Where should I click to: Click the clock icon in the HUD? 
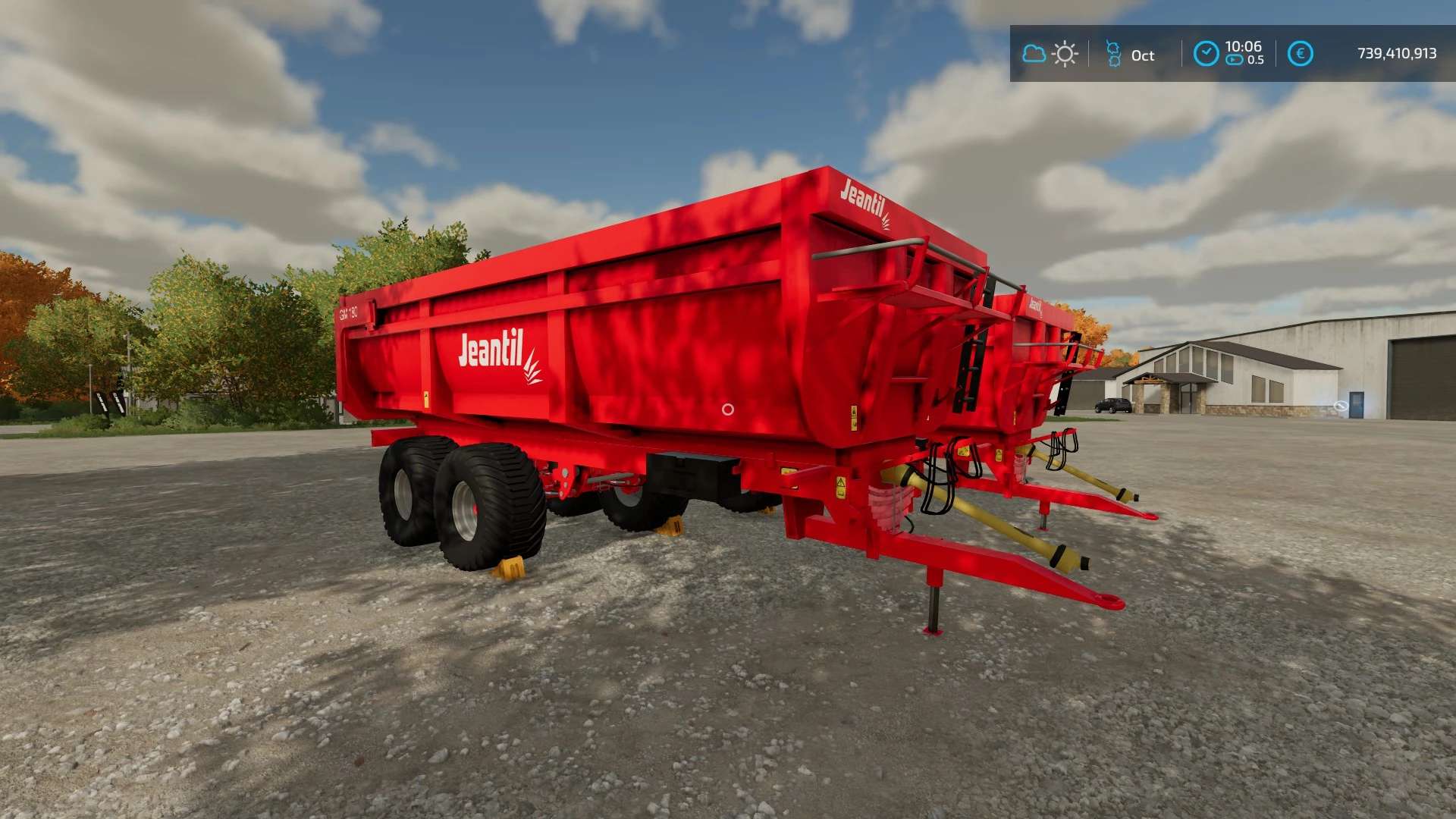coord(1206,54)
